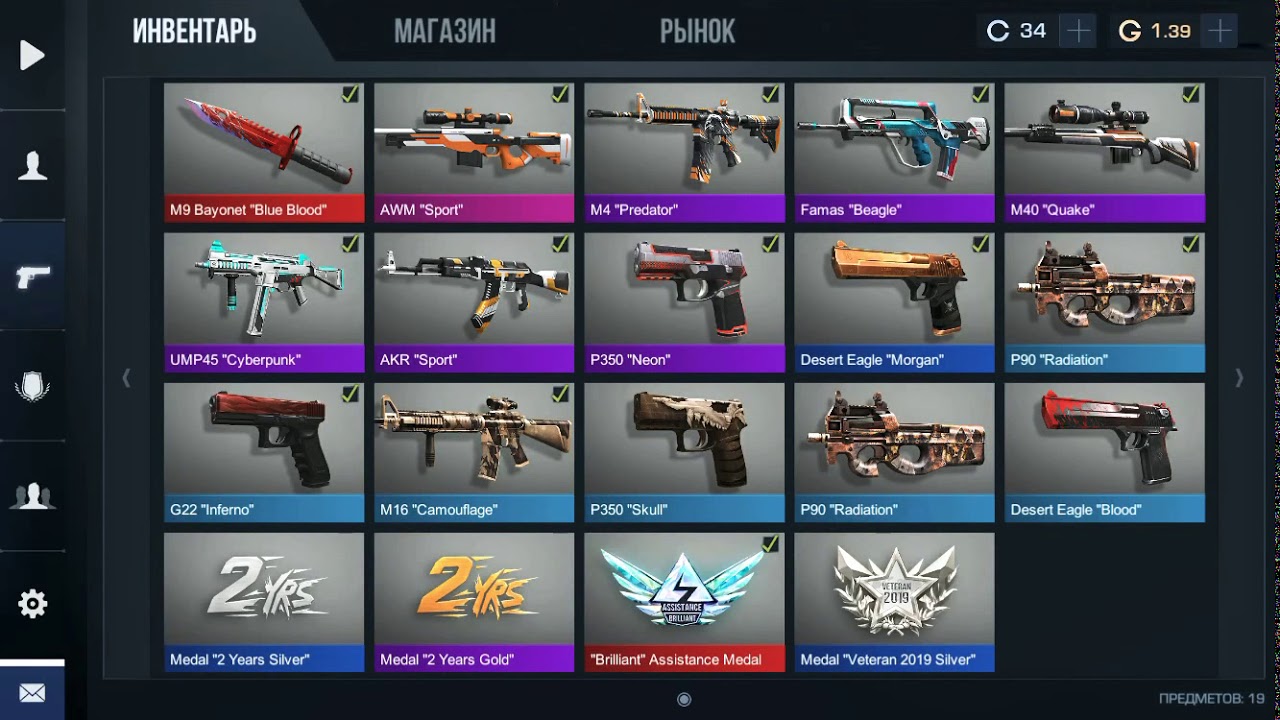Select the UMP45 "Cyberpunk" item

[x=264, y=302]
